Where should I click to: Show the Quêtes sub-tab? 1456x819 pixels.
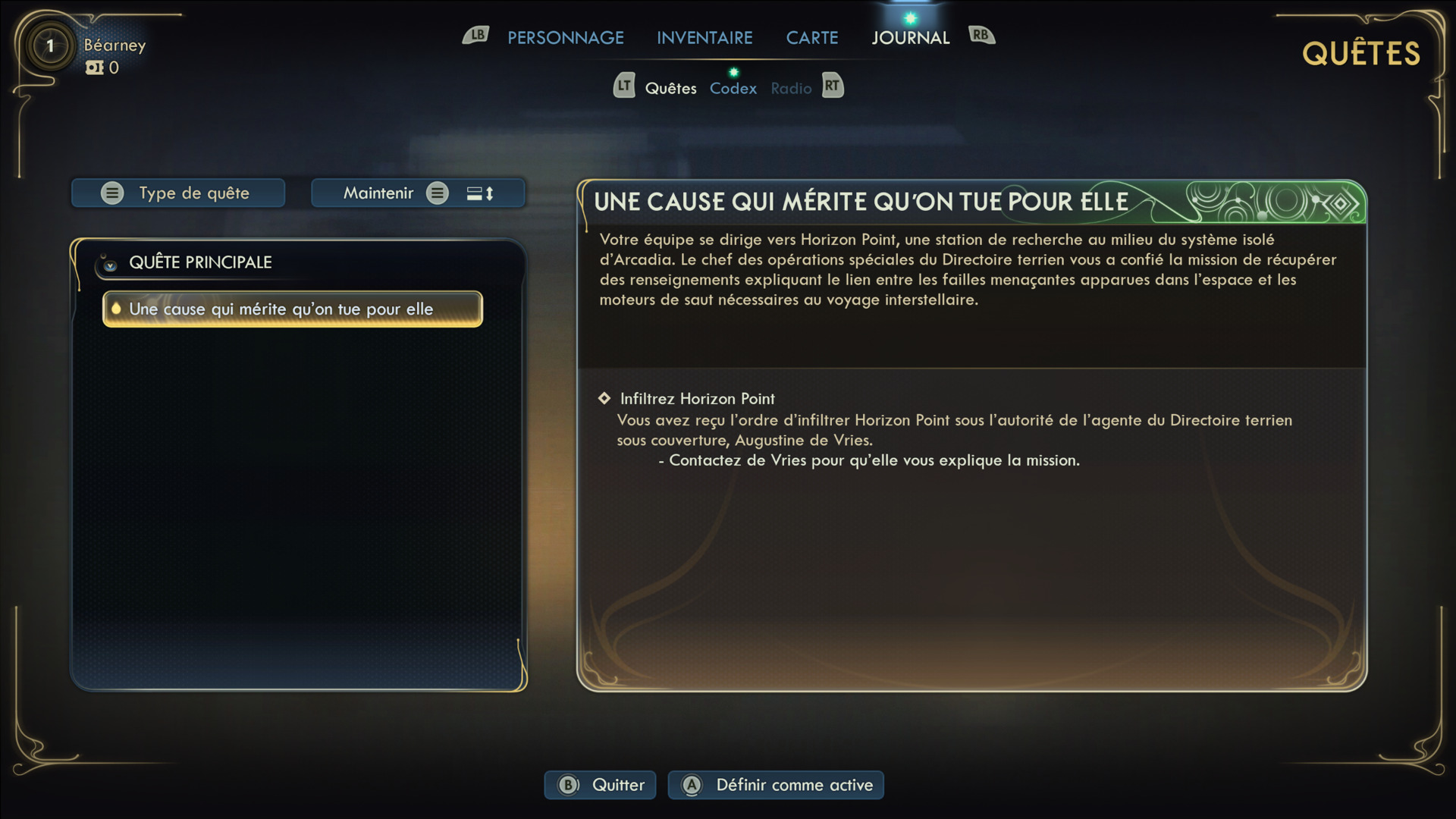tap(670, 89)
